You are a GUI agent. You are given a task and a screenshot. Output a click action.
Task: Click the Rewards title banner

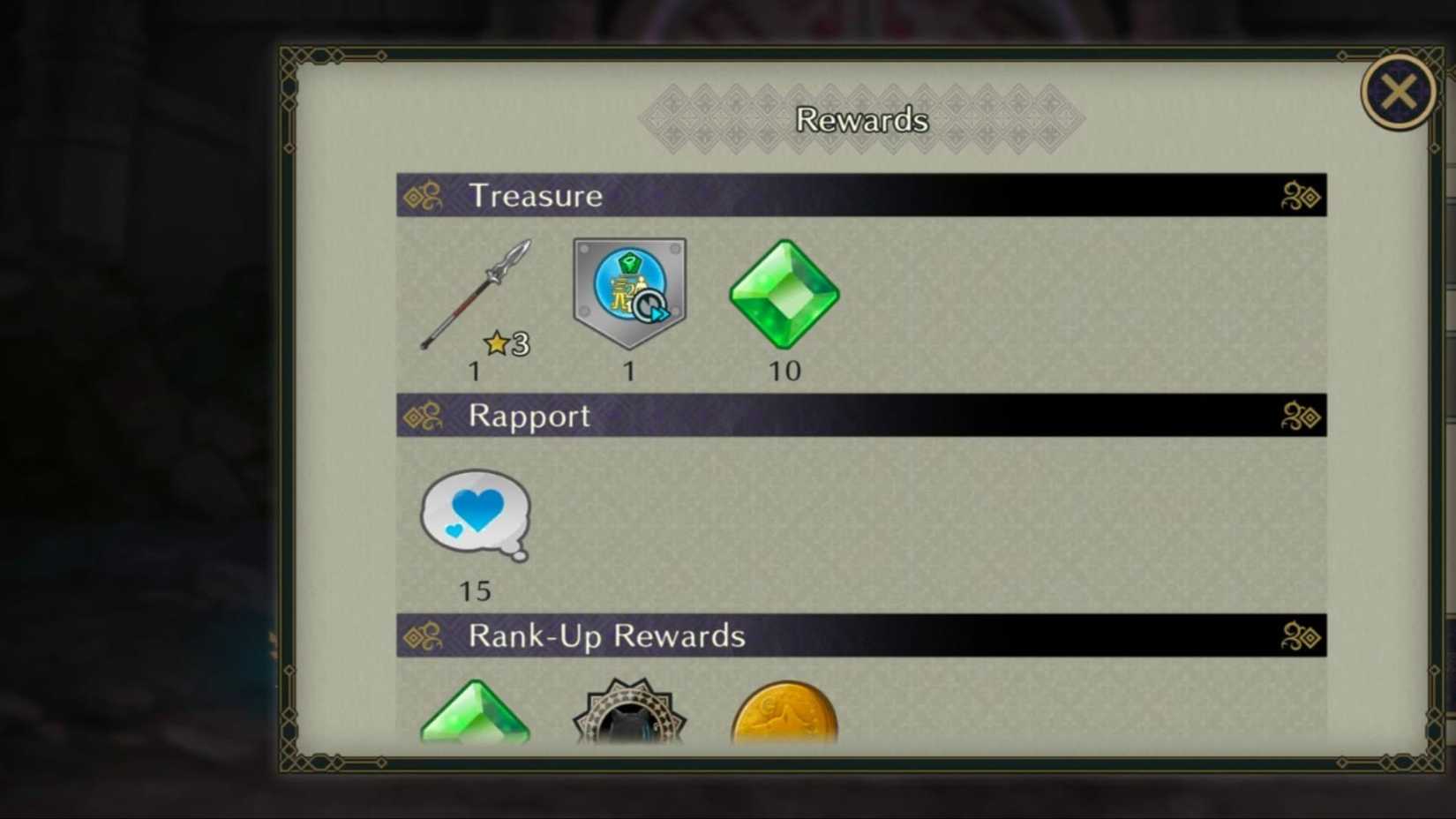click(861, 117)
